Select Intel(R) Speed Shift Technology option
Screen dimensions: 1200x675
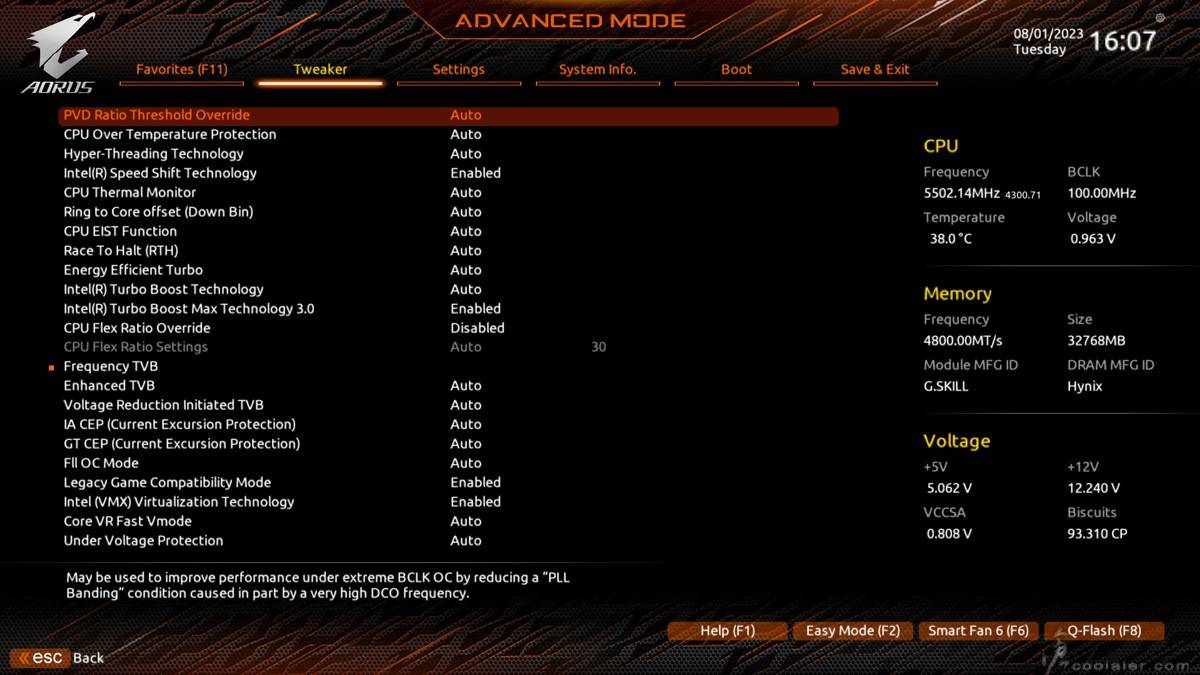coord(160,173)
